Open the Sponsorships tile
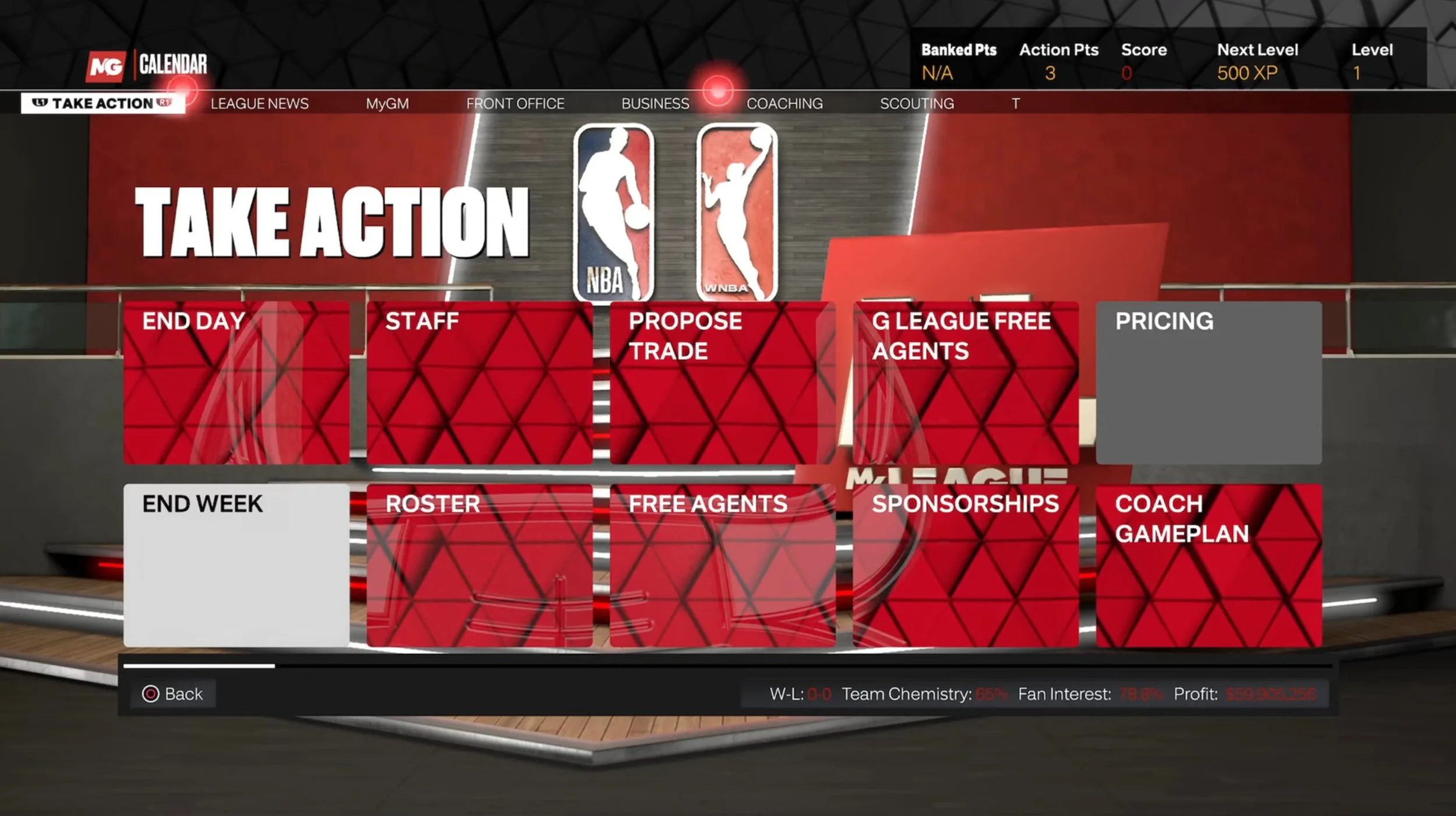 pos(966,565)
